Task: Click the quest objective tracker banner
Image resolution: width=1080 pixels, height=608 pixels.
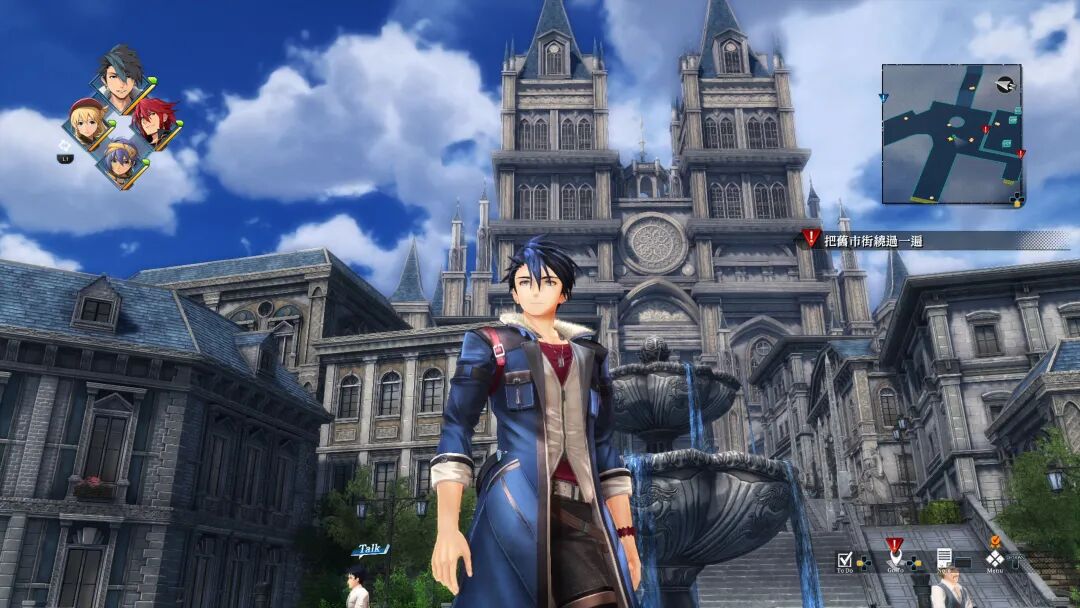Action: point(935,240)
